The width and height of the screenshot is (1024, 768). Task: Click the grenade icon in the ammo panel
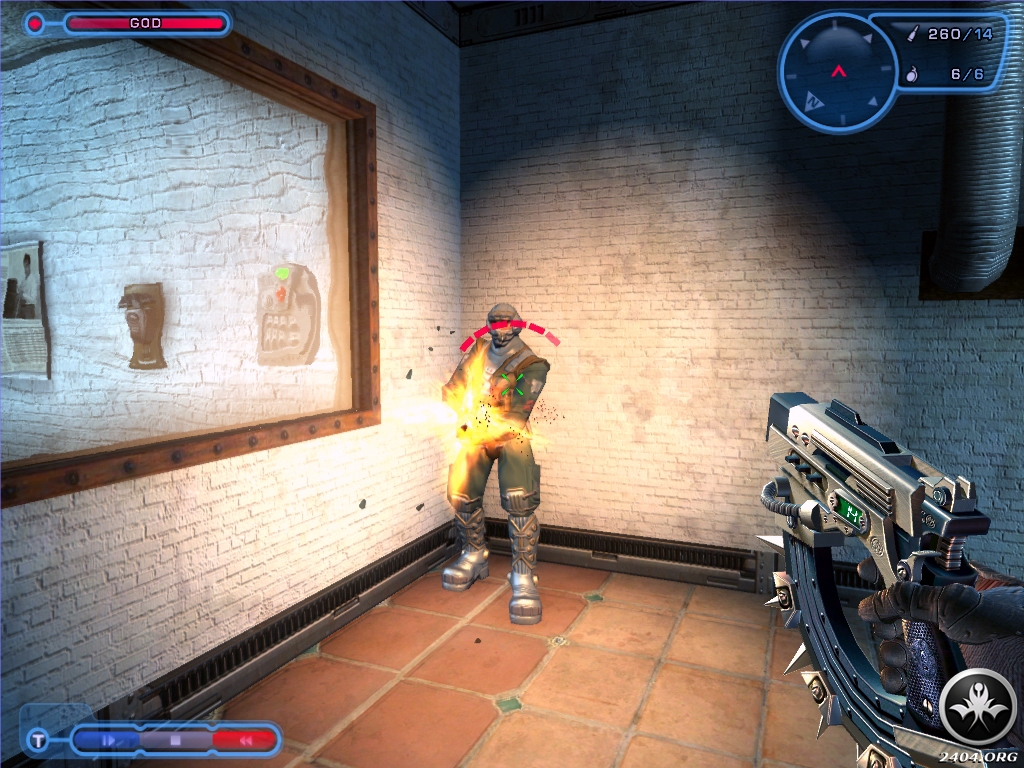point(911,74)
